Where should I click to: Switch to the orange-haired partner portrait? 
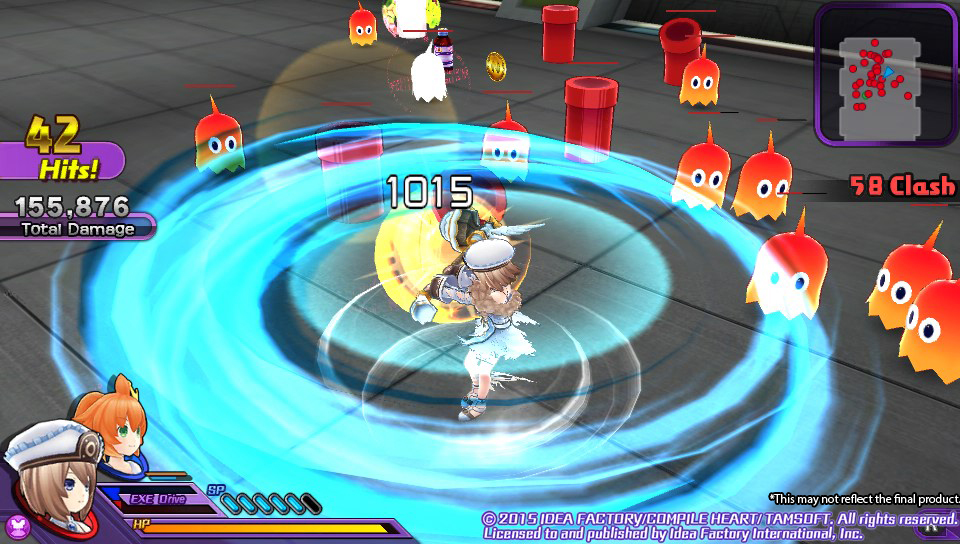point(112,421)
